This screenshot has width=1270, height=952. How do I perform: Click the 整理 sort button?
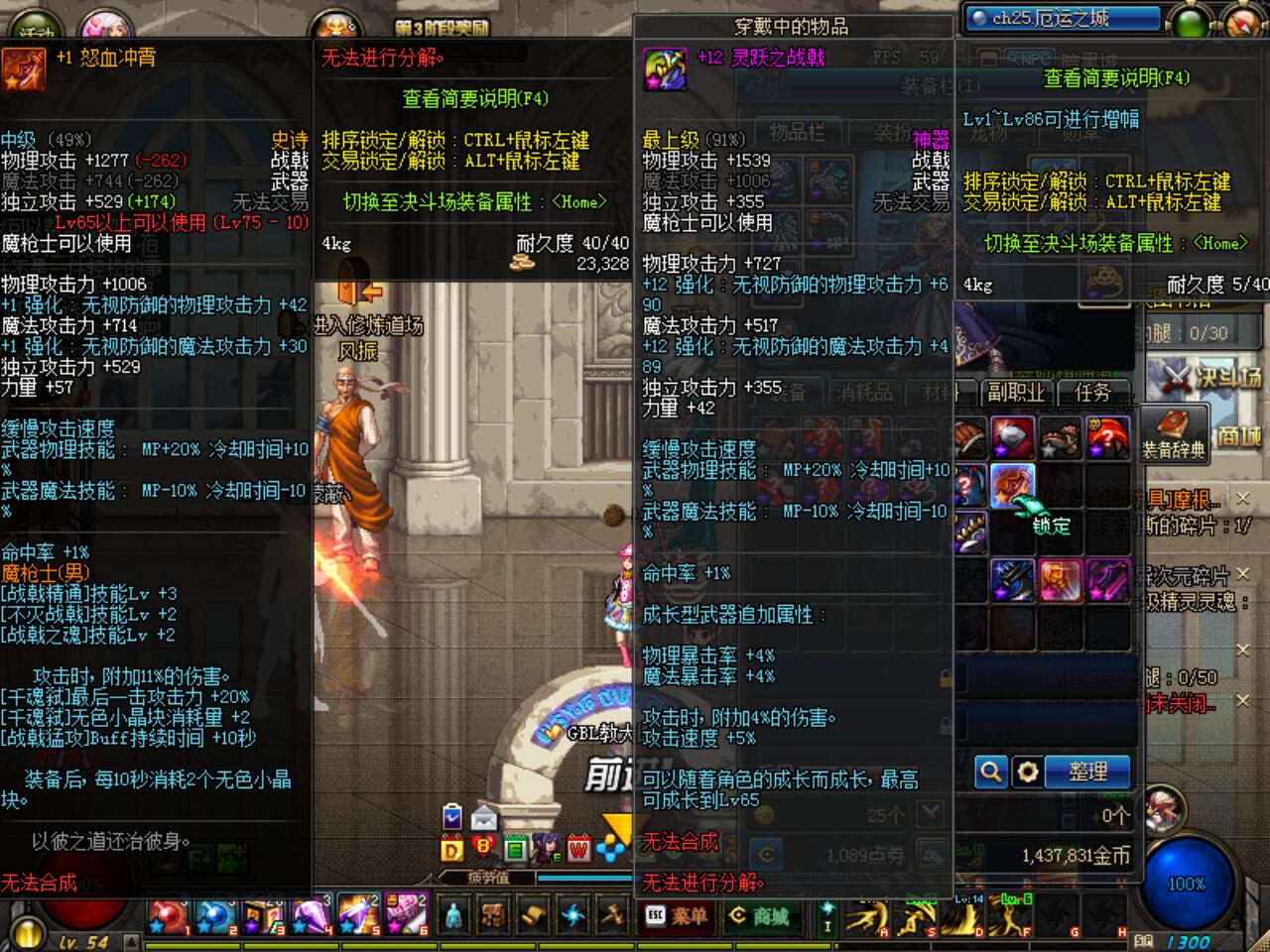[1087, 772]
